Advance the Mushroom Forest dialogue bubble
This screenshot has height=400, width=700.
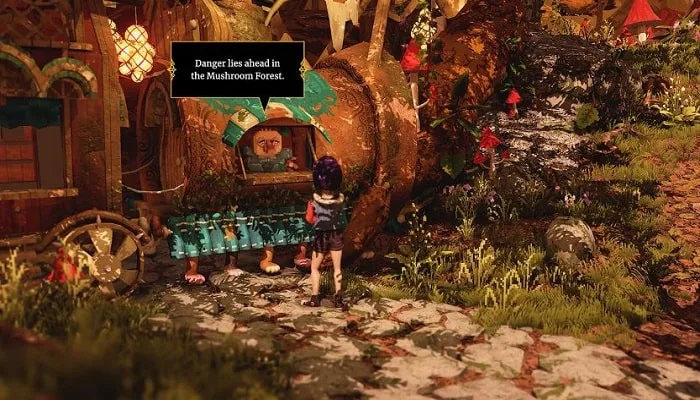point(237,69)
